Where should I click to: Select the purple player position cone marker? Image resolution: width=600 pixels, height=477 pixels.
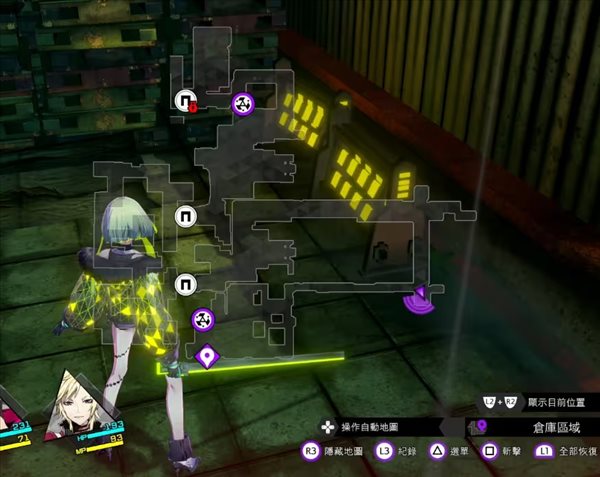pyautogui.click(x=419, y=297)
